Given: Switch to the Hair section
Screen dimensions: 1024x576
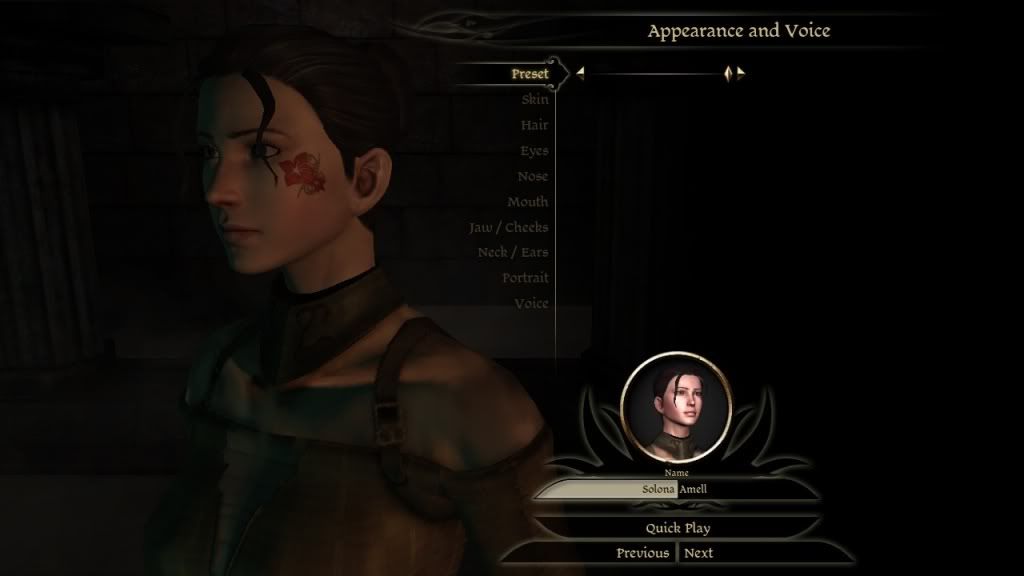Looking at the screenshot, I should coord(535,125).
